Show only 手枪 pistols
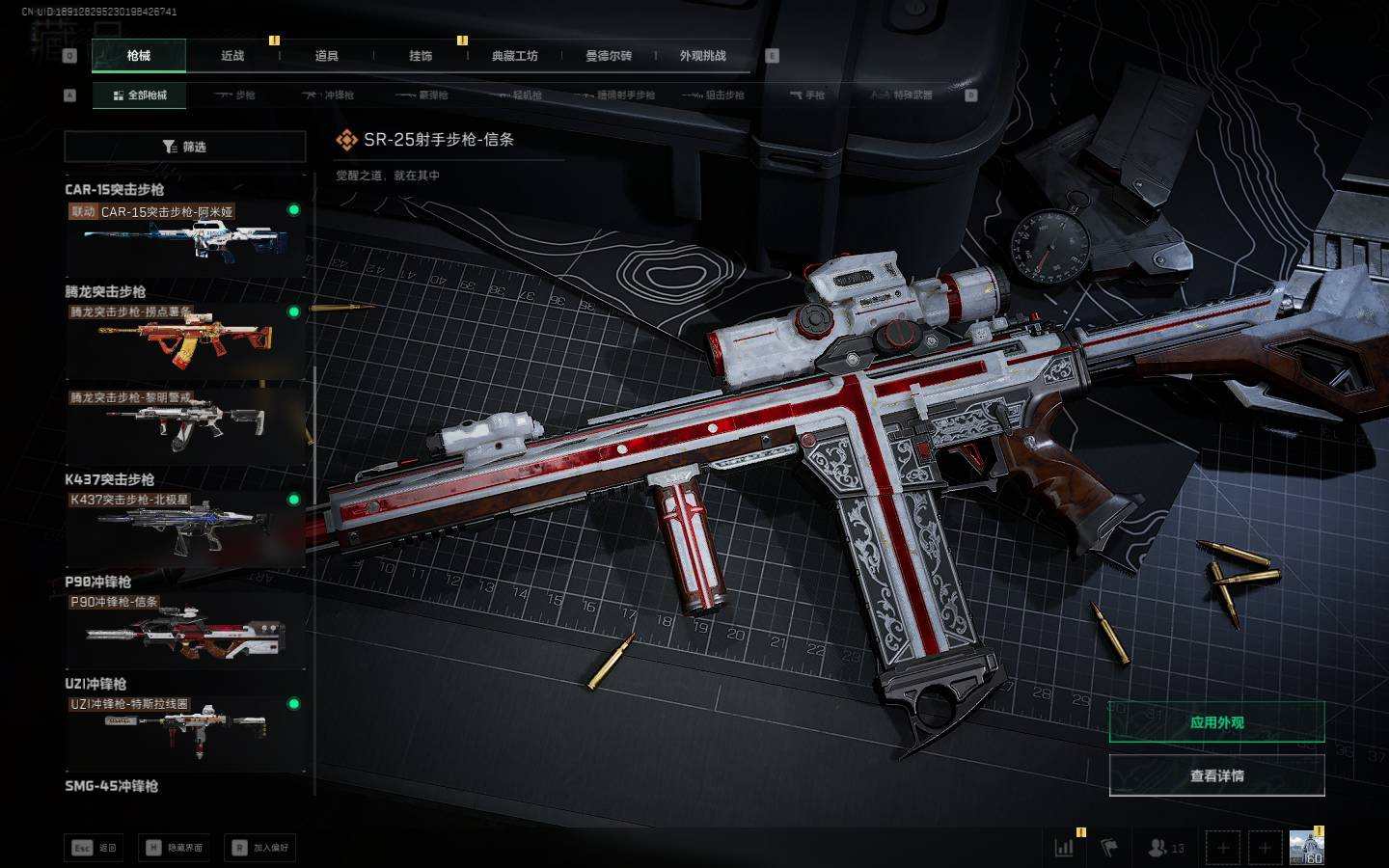 point(807,95)
